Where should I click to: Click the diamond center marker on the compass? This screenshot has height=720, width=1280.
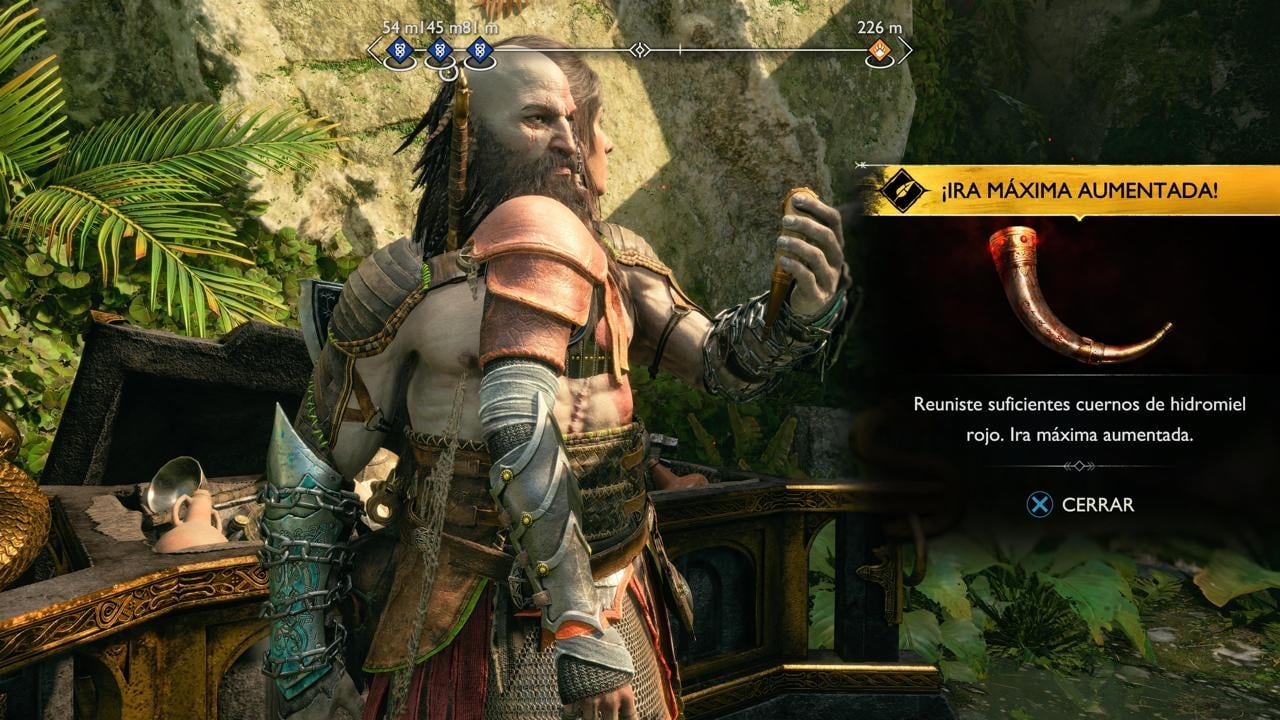pos(640,49)
